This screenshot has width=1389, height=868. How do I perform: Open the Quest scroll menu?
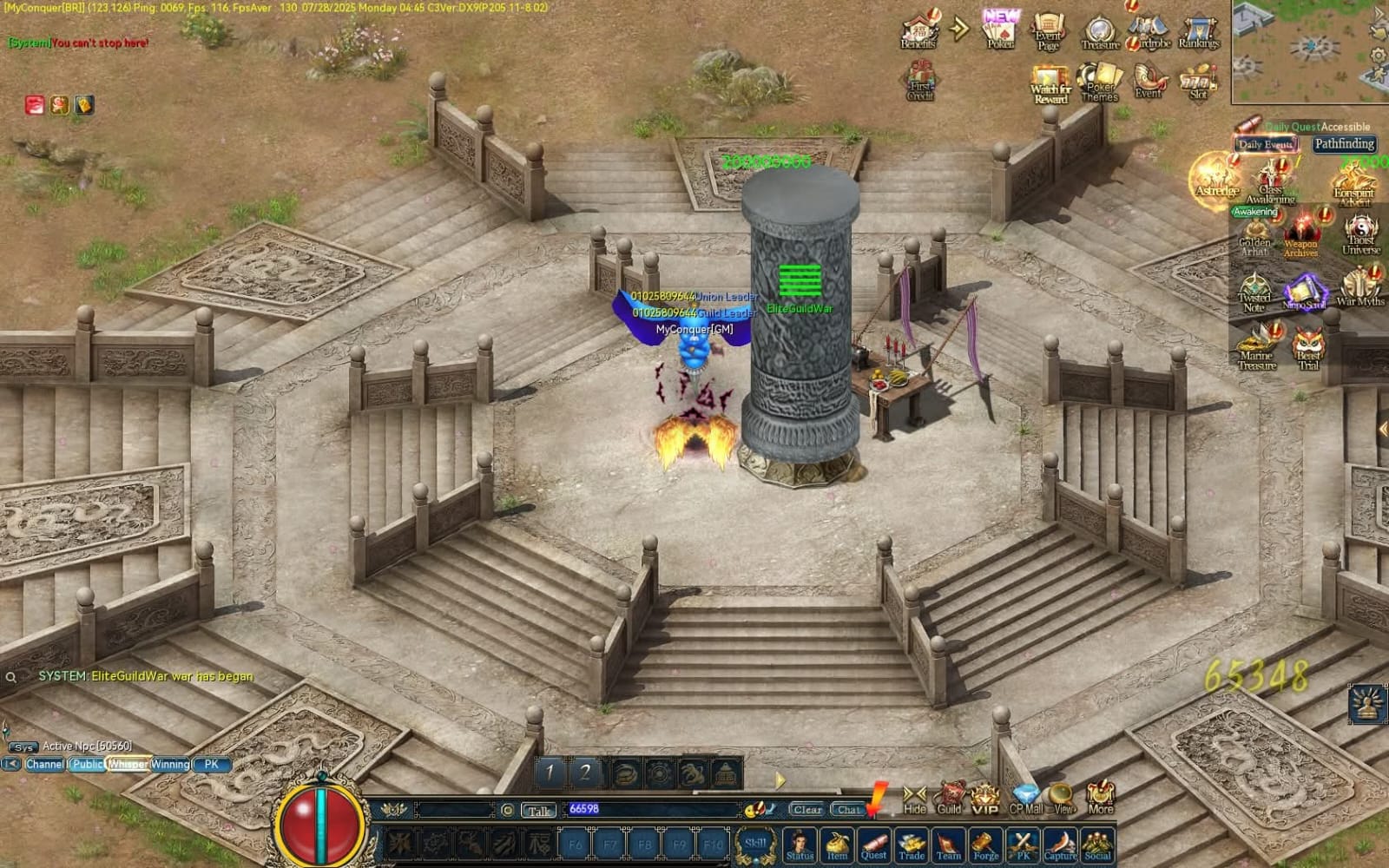click(x=873, y=844)
